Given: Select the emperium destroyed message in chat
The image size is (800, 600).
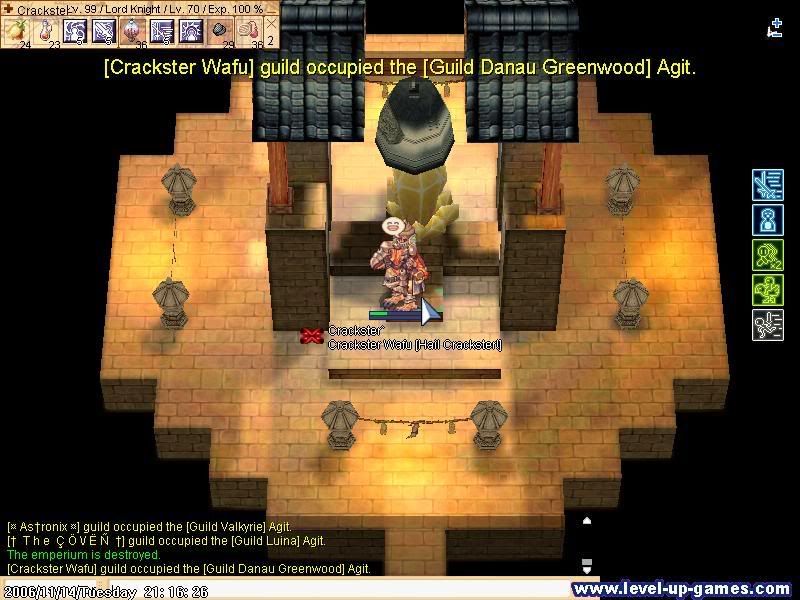Looking at the screenshot, I should coord(83,554).
